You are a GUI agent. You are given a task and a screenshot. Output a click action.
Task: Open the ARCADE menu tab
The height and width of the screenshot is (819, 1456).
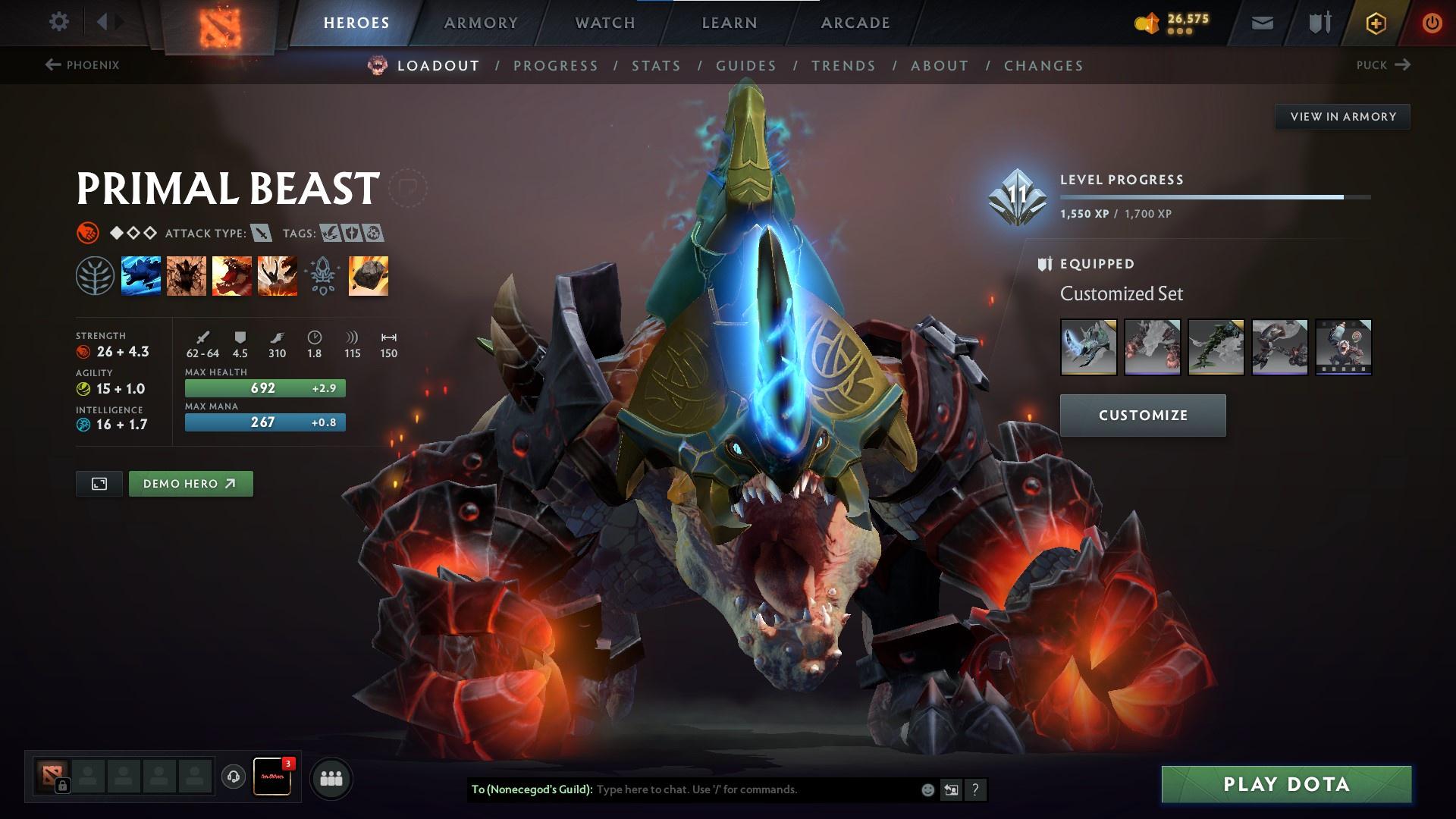(x=855, y=22)
